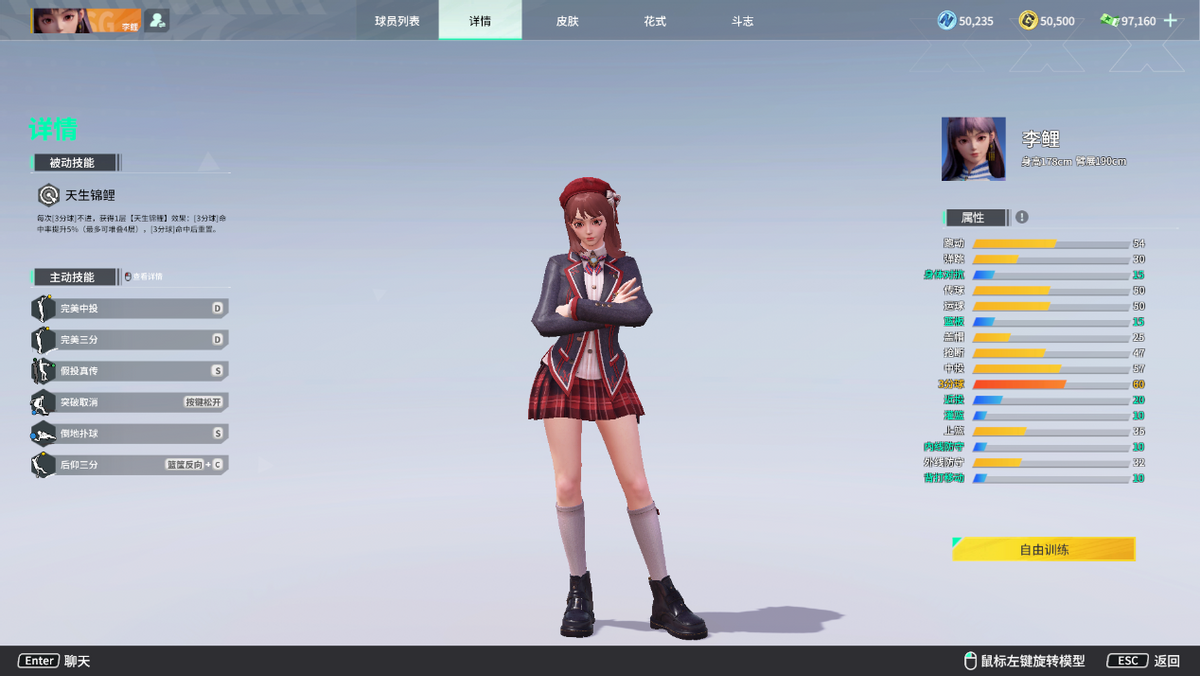
Task: Open the 假投真传 skill entry
Action: click(130, 371)
